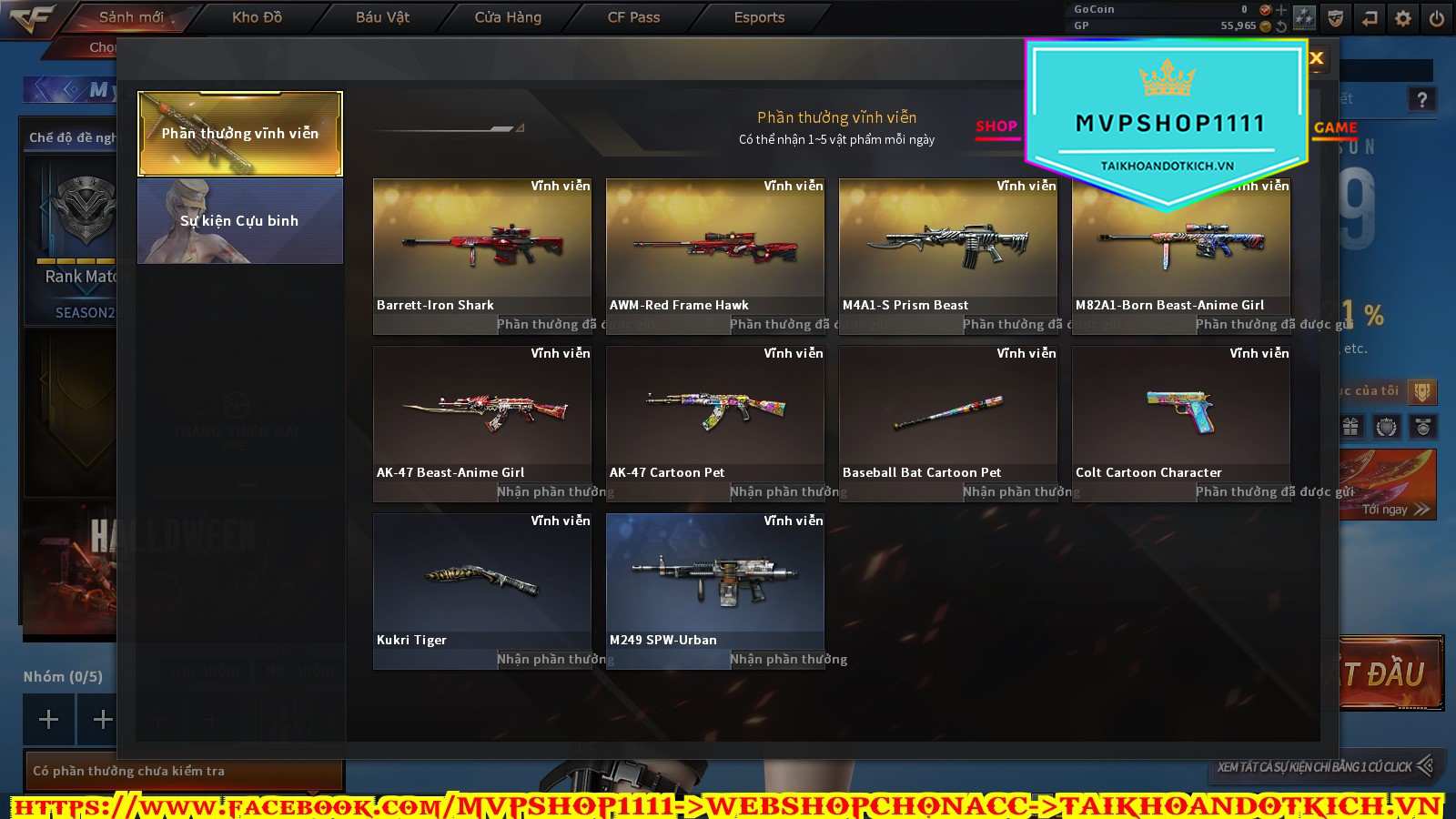Open the Esports tab
The height and width of the screenshot is (819, 1456).
tap(759, 17)
